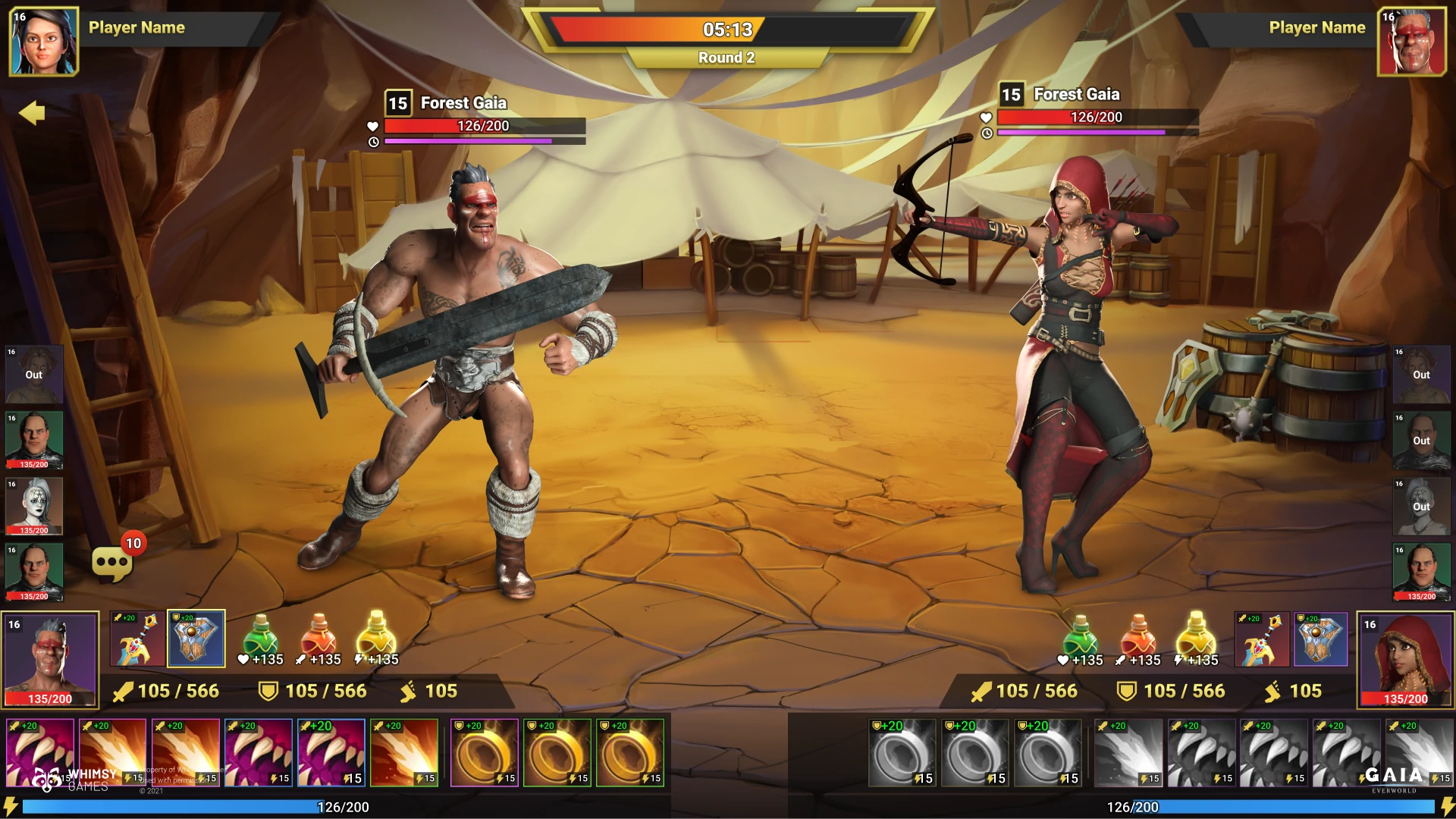1456x819 pixels.
Task: Select the highlighted shield beside the barbarian's staff
Action: 196,639
